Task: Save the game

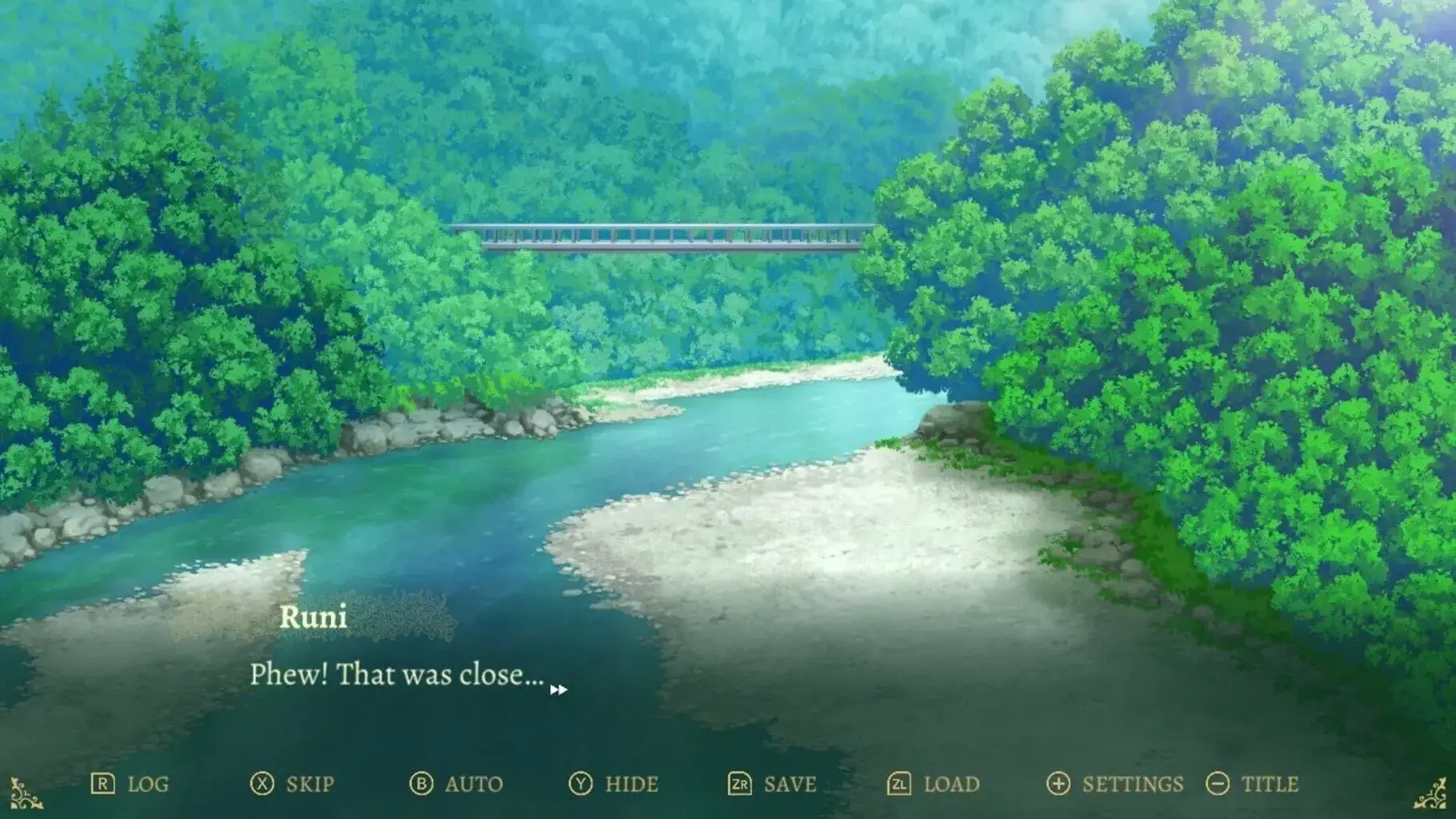Action: pyautogui.click(x=772, y=784)
